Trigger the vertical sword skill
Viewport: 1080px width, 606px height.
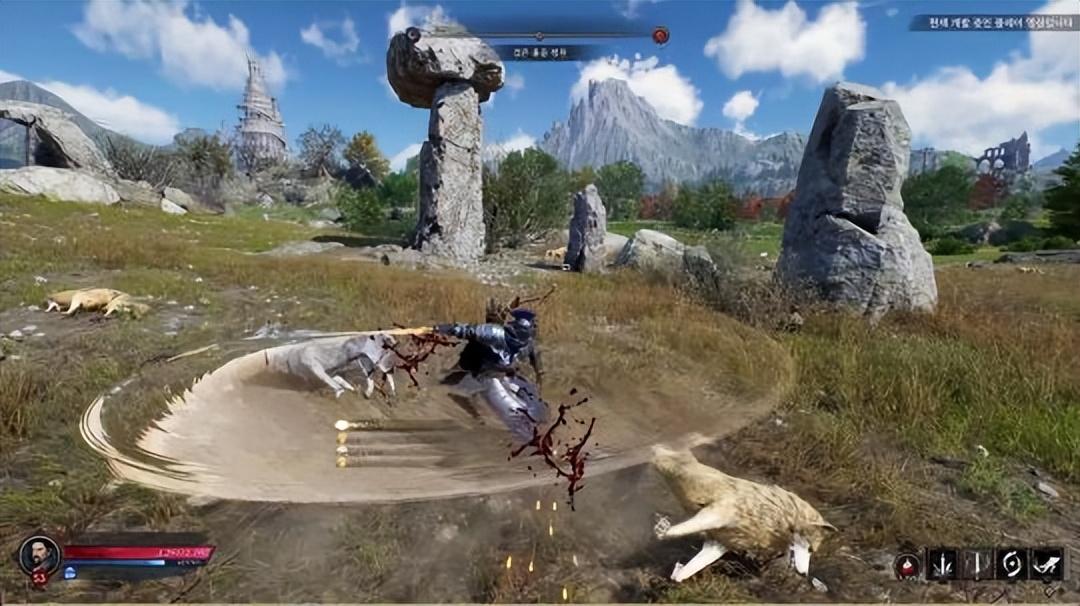coord(978,564)
